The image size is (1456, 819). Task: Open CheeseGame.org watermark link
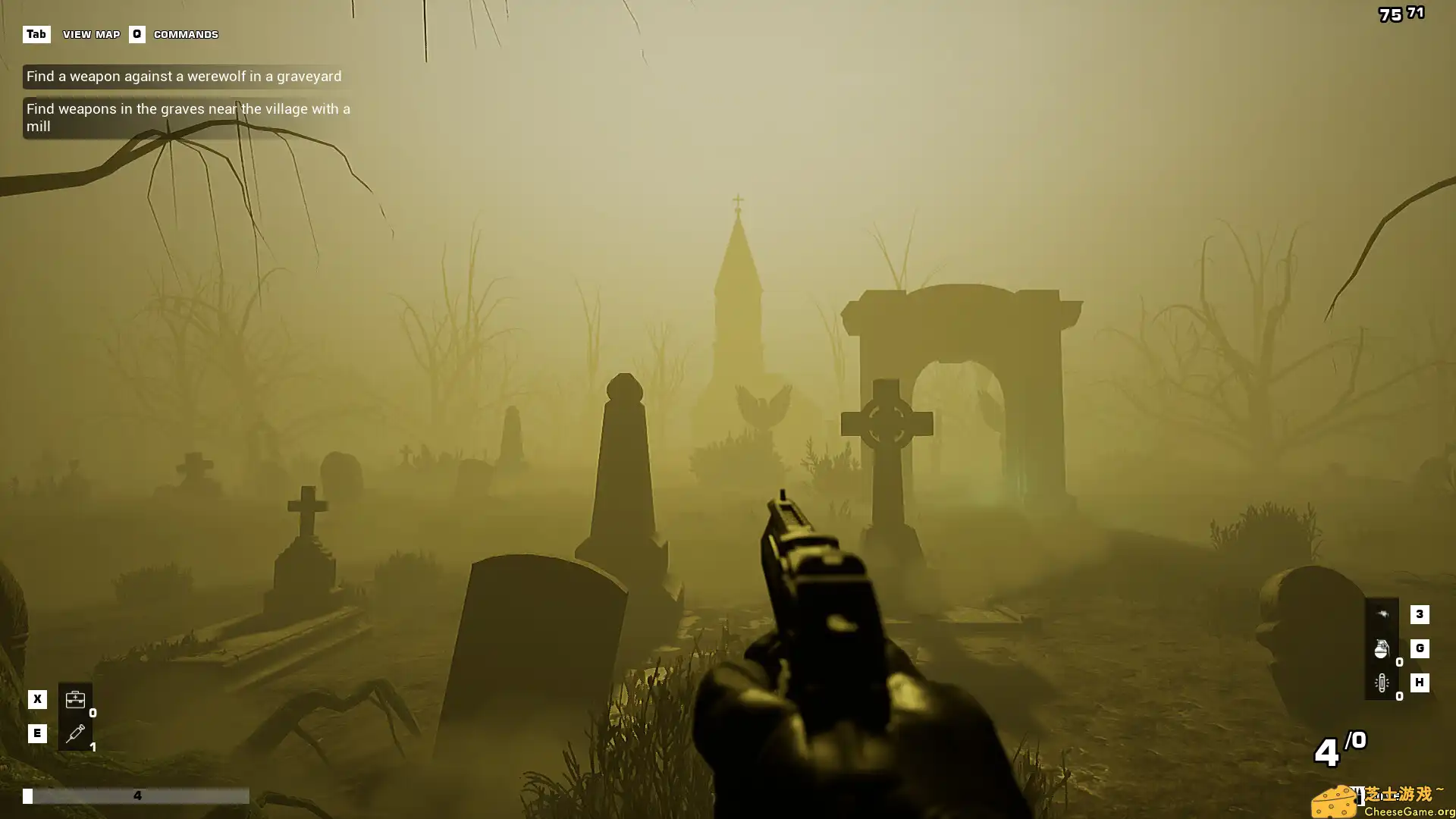[1383, 802]
